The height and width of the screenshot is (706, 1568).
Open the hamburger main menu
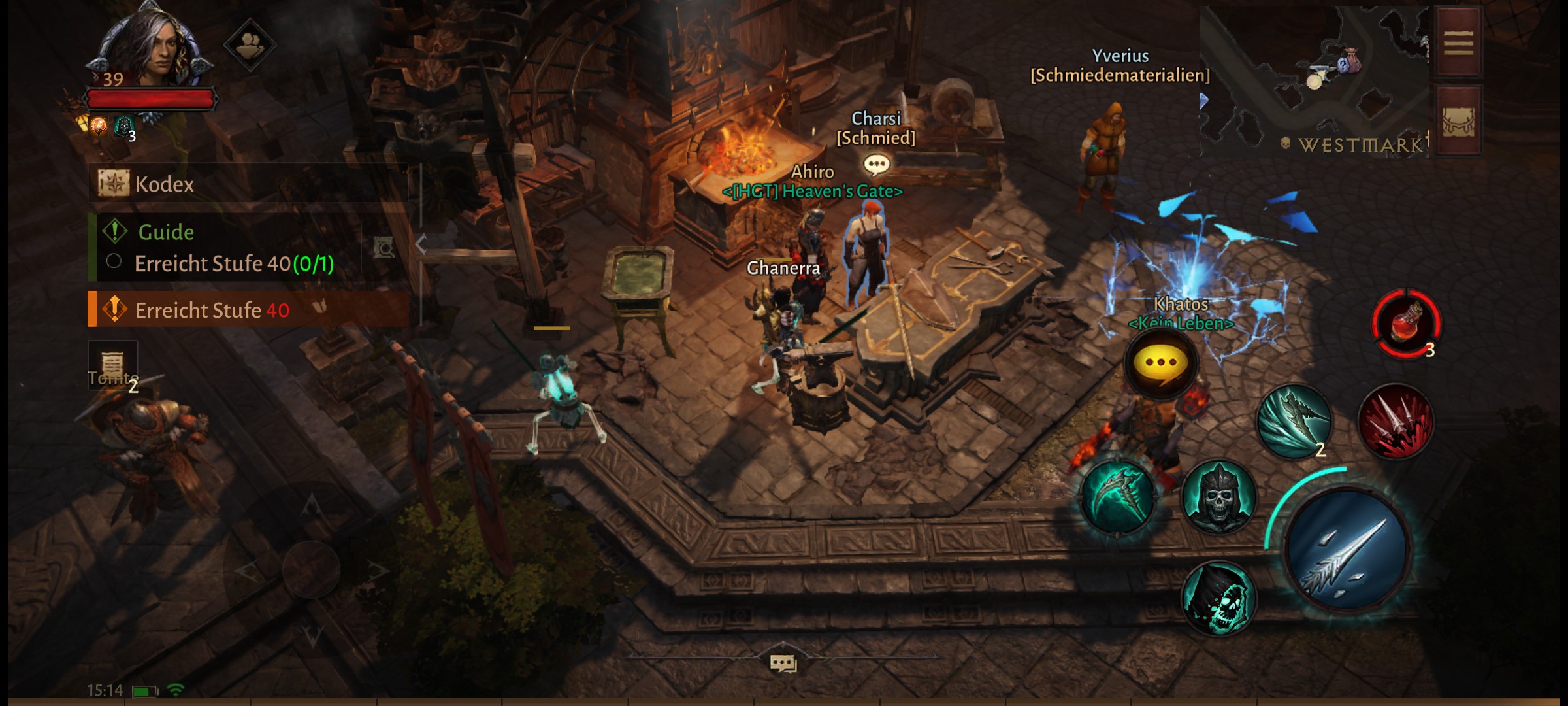tap(1458, 43)
